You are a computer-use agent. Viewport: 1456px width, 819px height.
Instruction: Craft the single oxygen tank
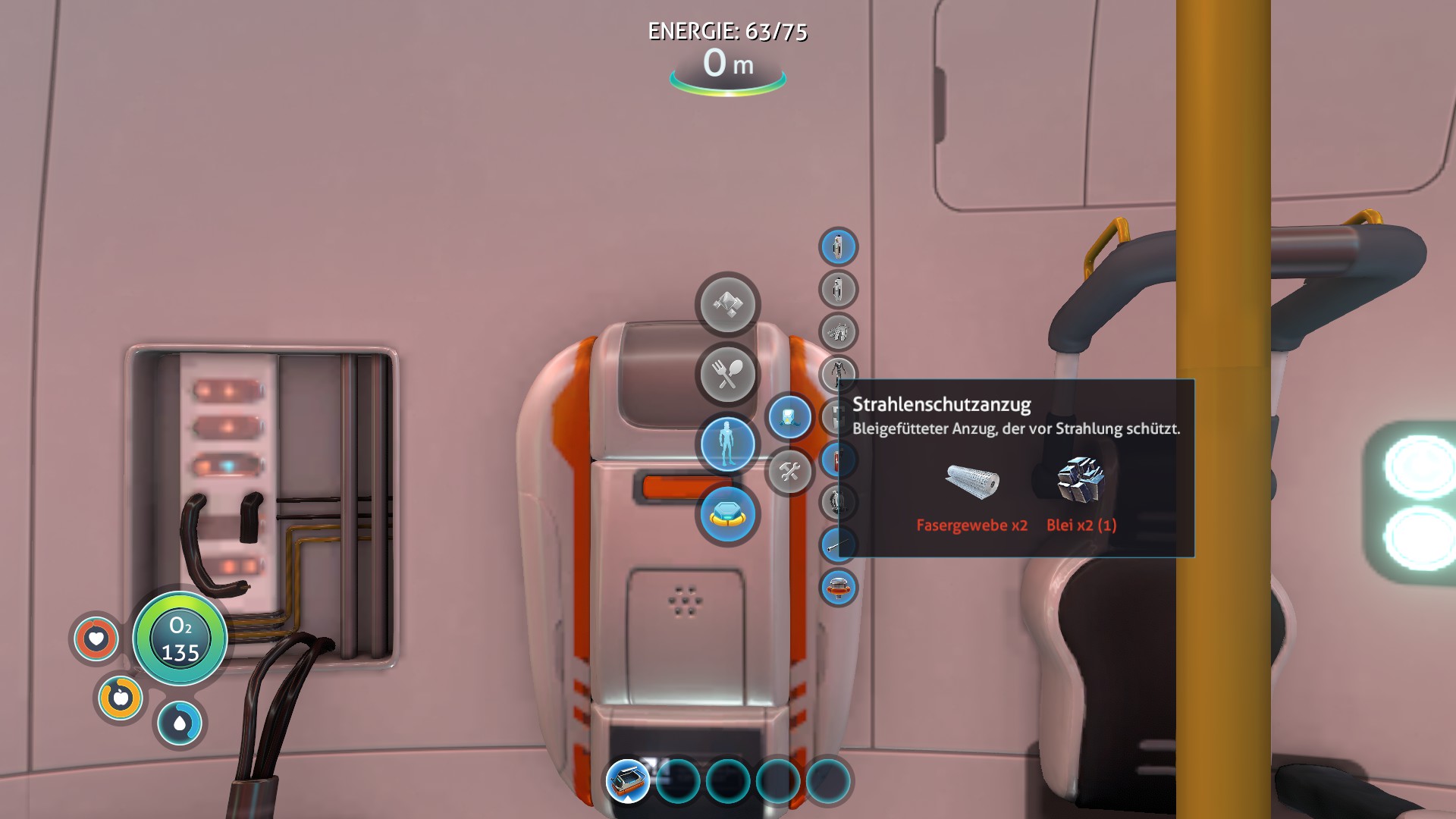838,247
